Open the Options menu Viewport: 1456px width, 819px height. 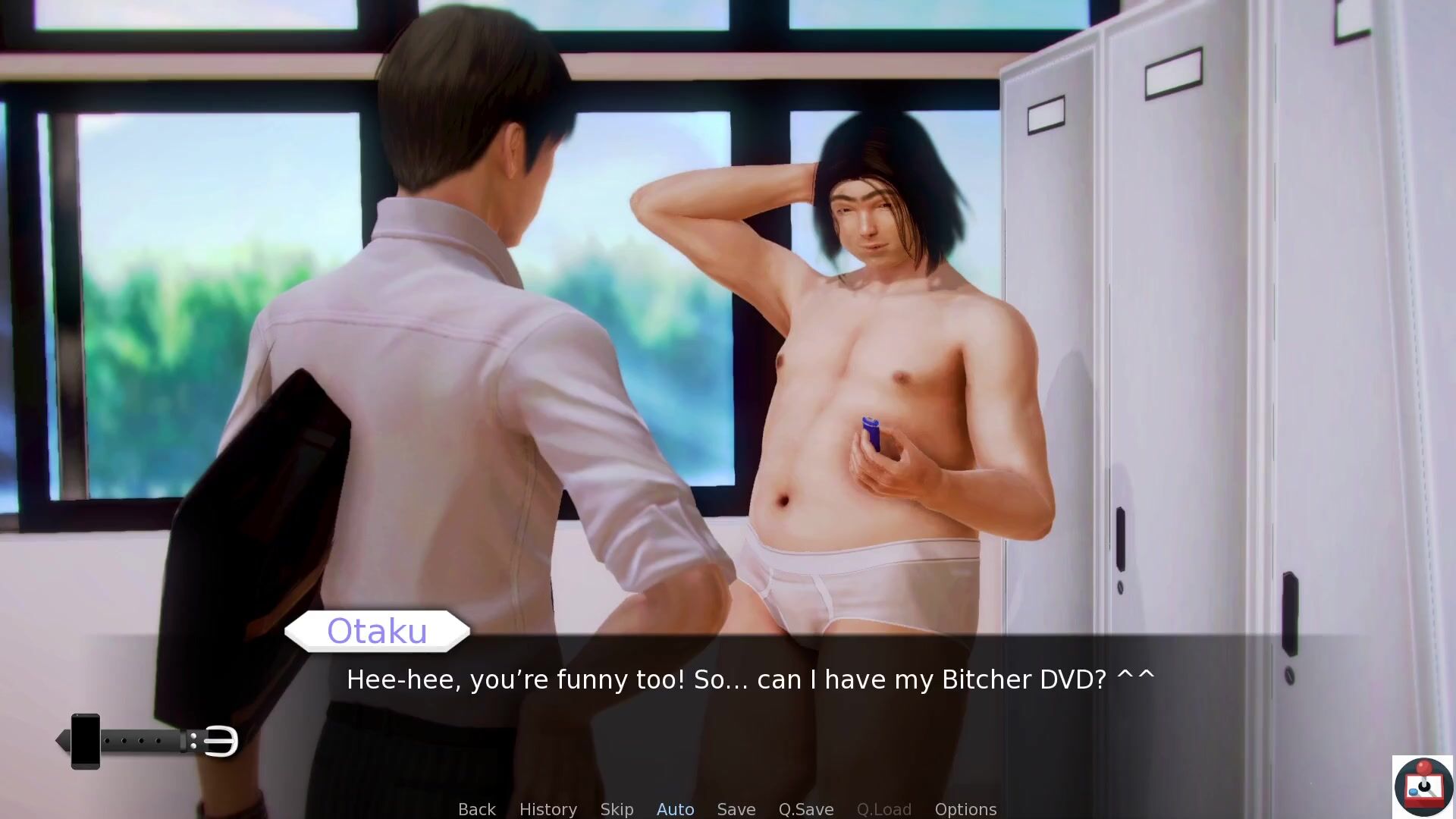965,809
